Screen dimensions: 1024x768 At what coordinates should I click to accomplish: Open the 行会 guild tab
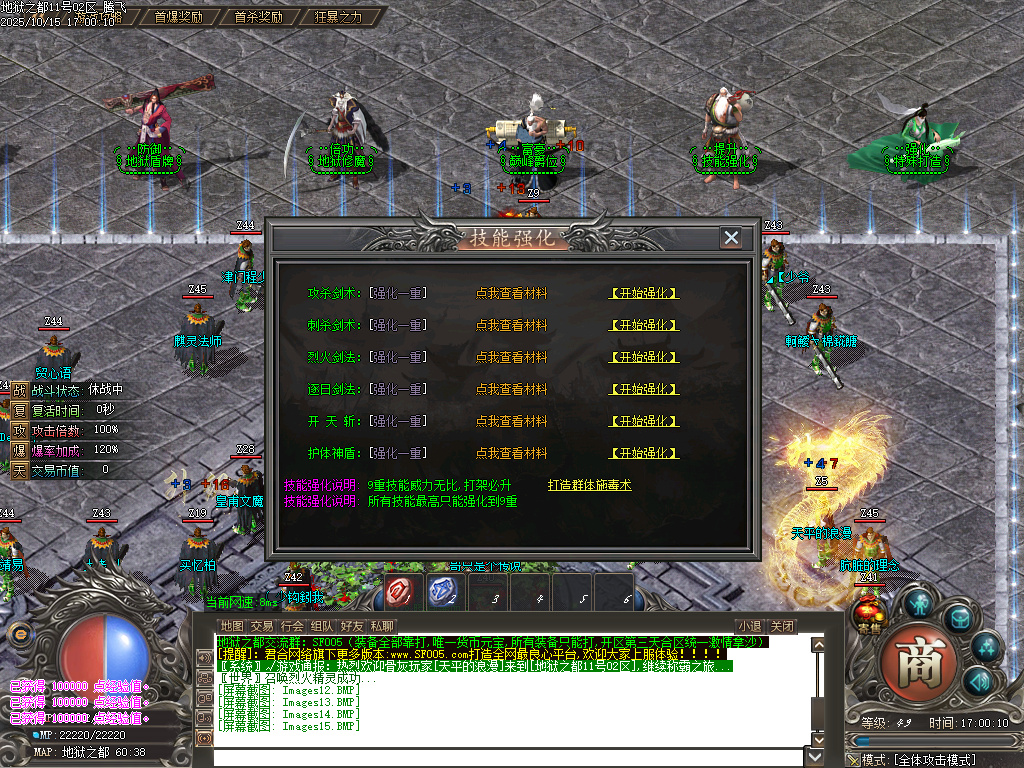292,626
